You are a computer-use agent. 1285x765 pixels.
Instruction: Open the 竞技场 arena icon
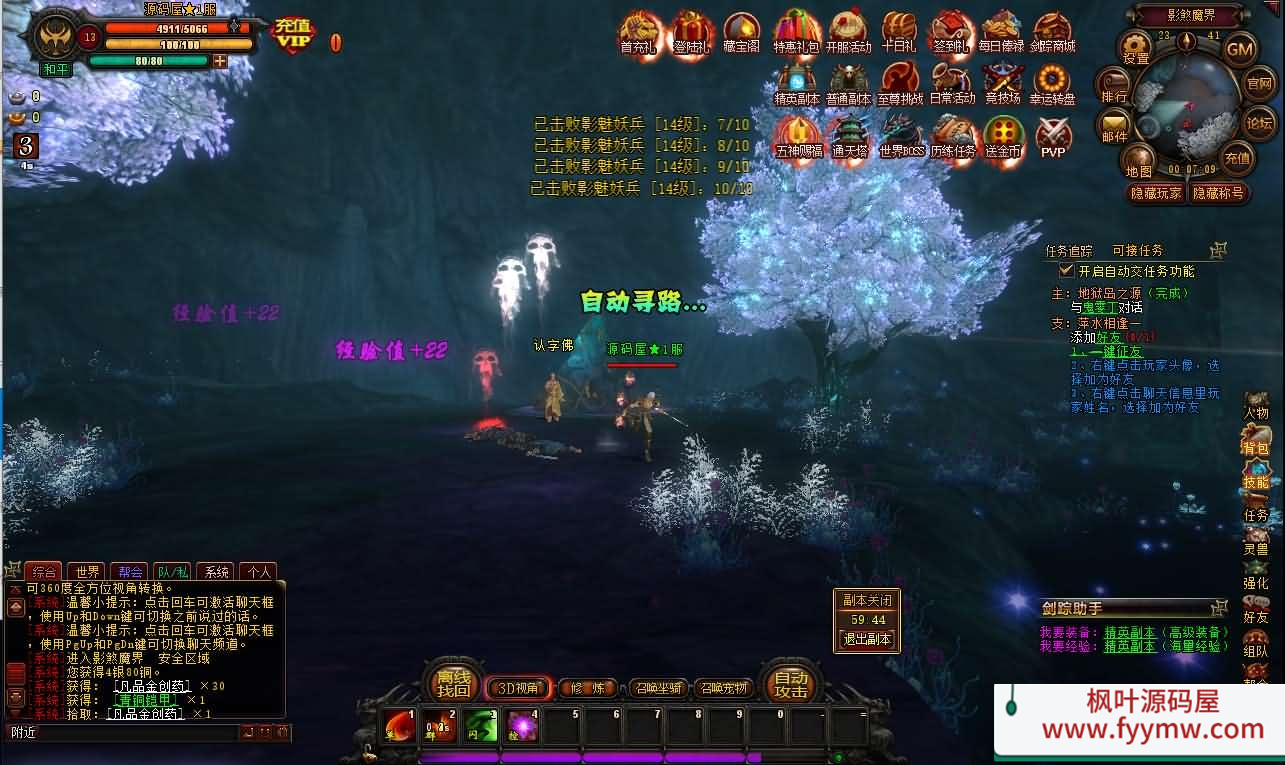(1002, 84)
